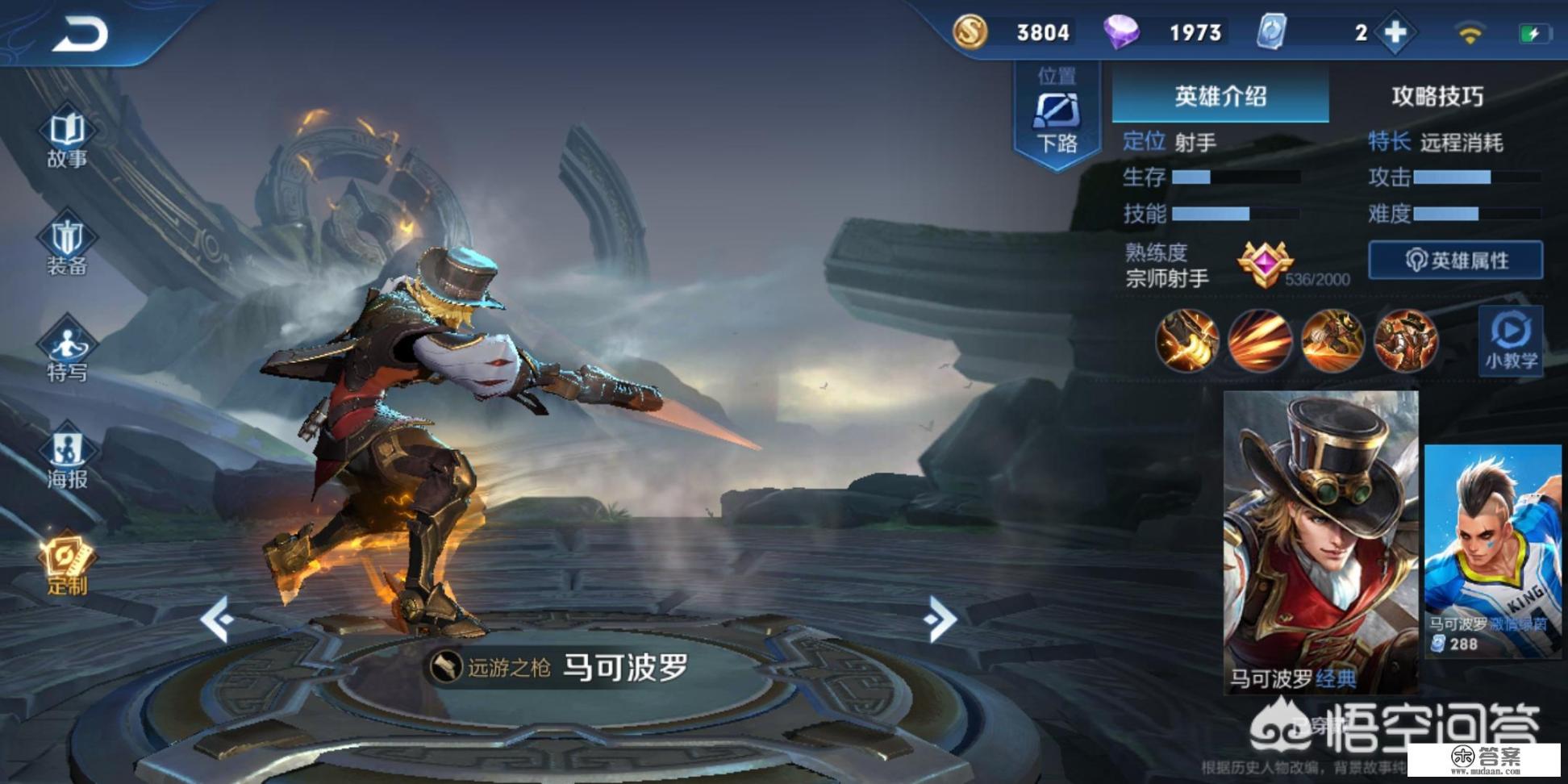Select the 英雄介绍 tab
Screen dimensions: 1568x784
(x=1220, y=97)
